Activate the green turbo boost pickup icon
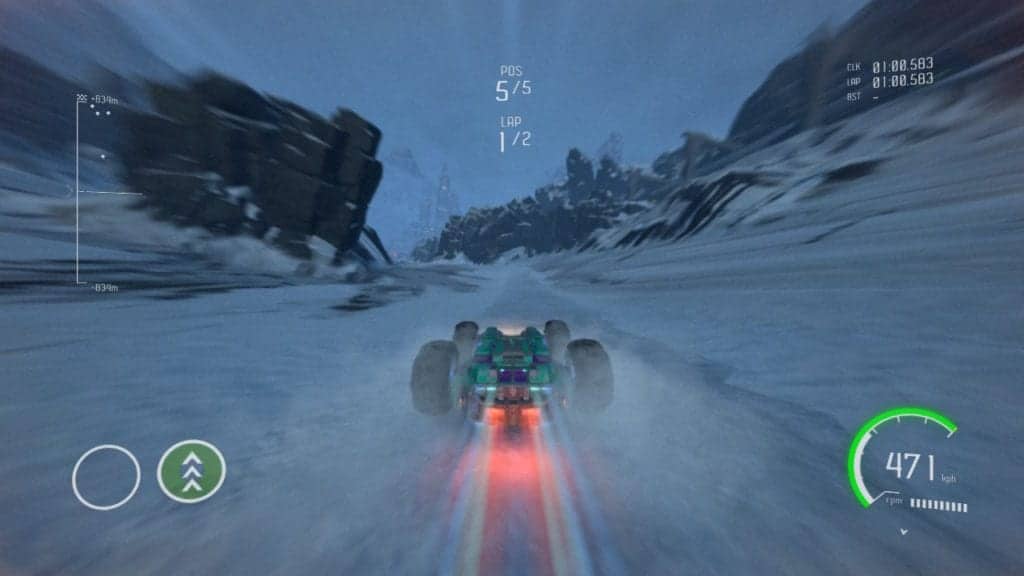1024x576 pixels. click(191, 471)
